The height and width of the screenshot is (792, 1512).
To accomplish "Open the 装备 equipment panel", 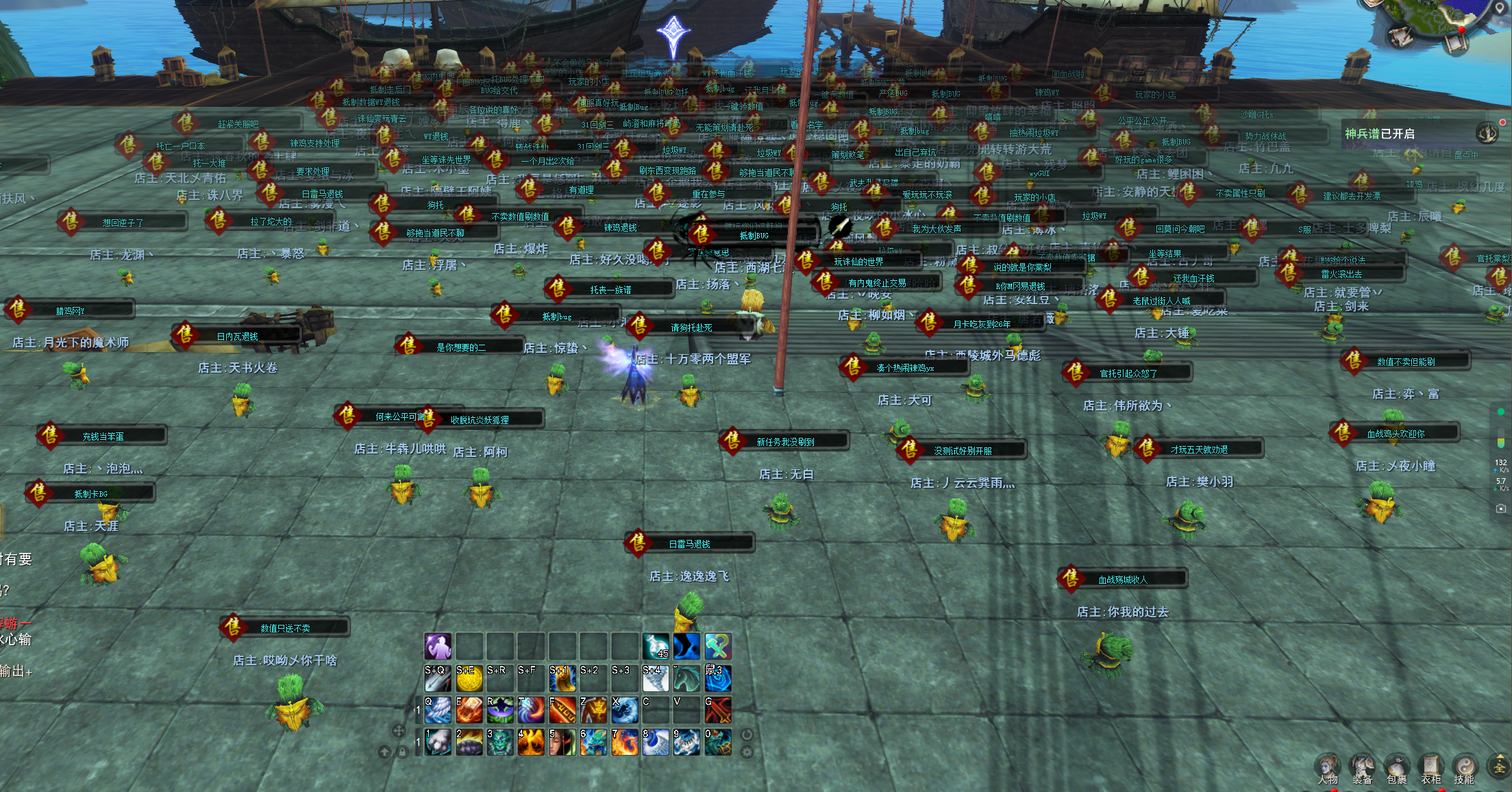I will pos(1362,768).
